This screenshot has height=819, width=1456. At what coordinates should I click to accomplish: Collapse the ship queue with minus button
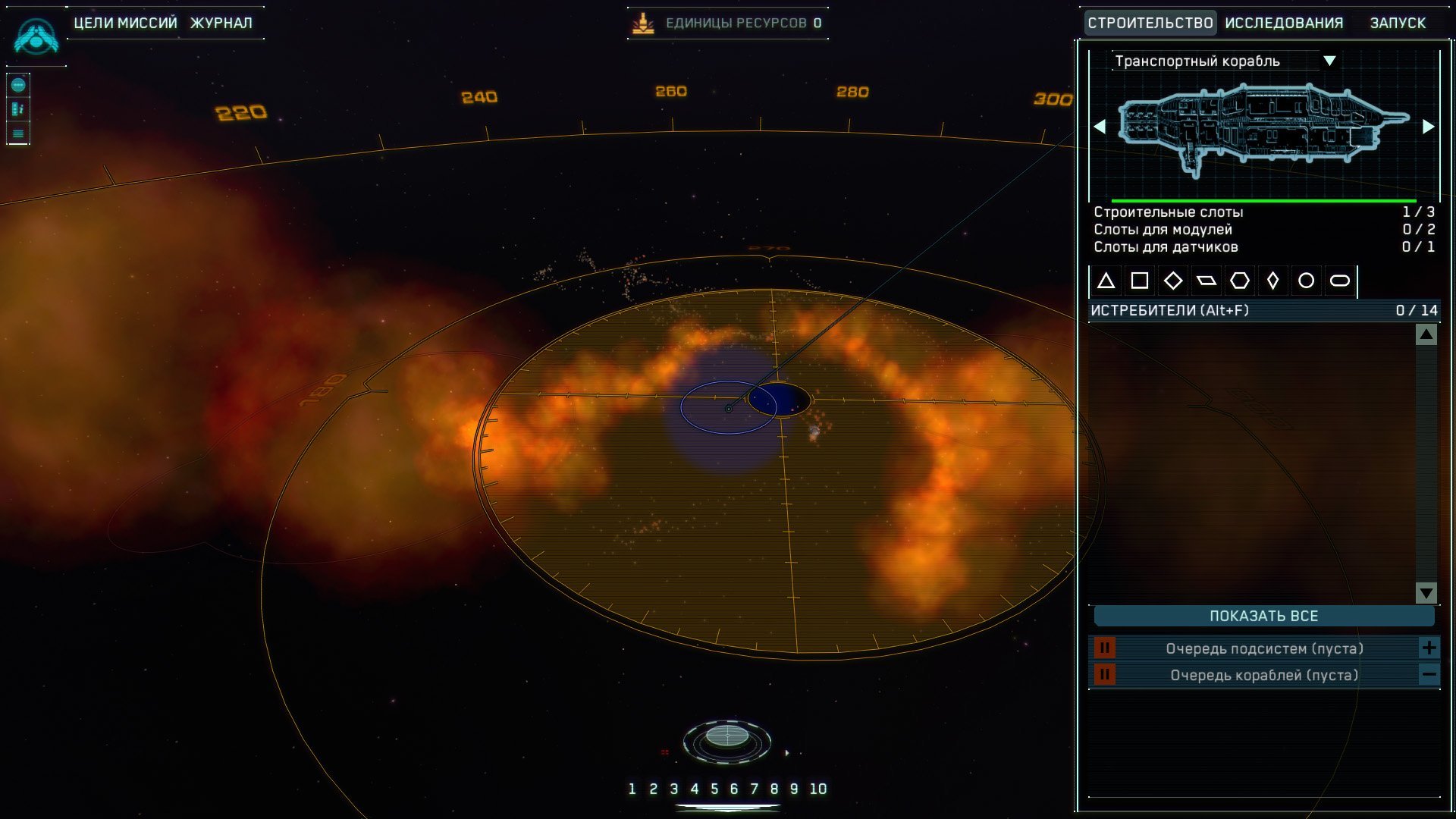(x=1429, y=674)
